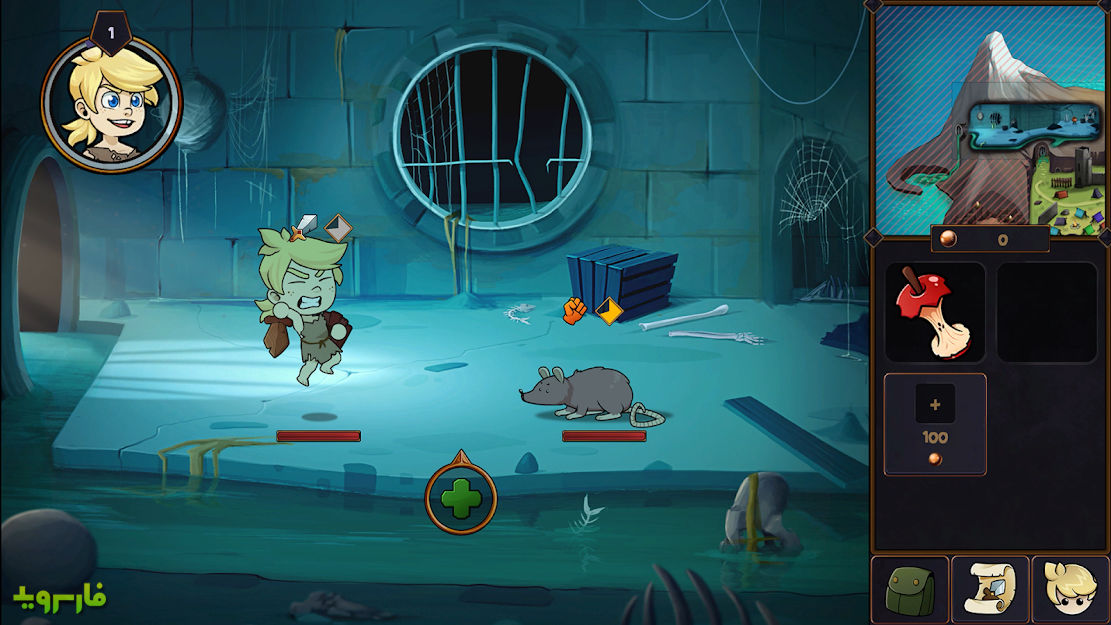Select the apple core item slot
Viewport: 1111px width, 625px height.
pyautogui.click(x=934, y=312)
